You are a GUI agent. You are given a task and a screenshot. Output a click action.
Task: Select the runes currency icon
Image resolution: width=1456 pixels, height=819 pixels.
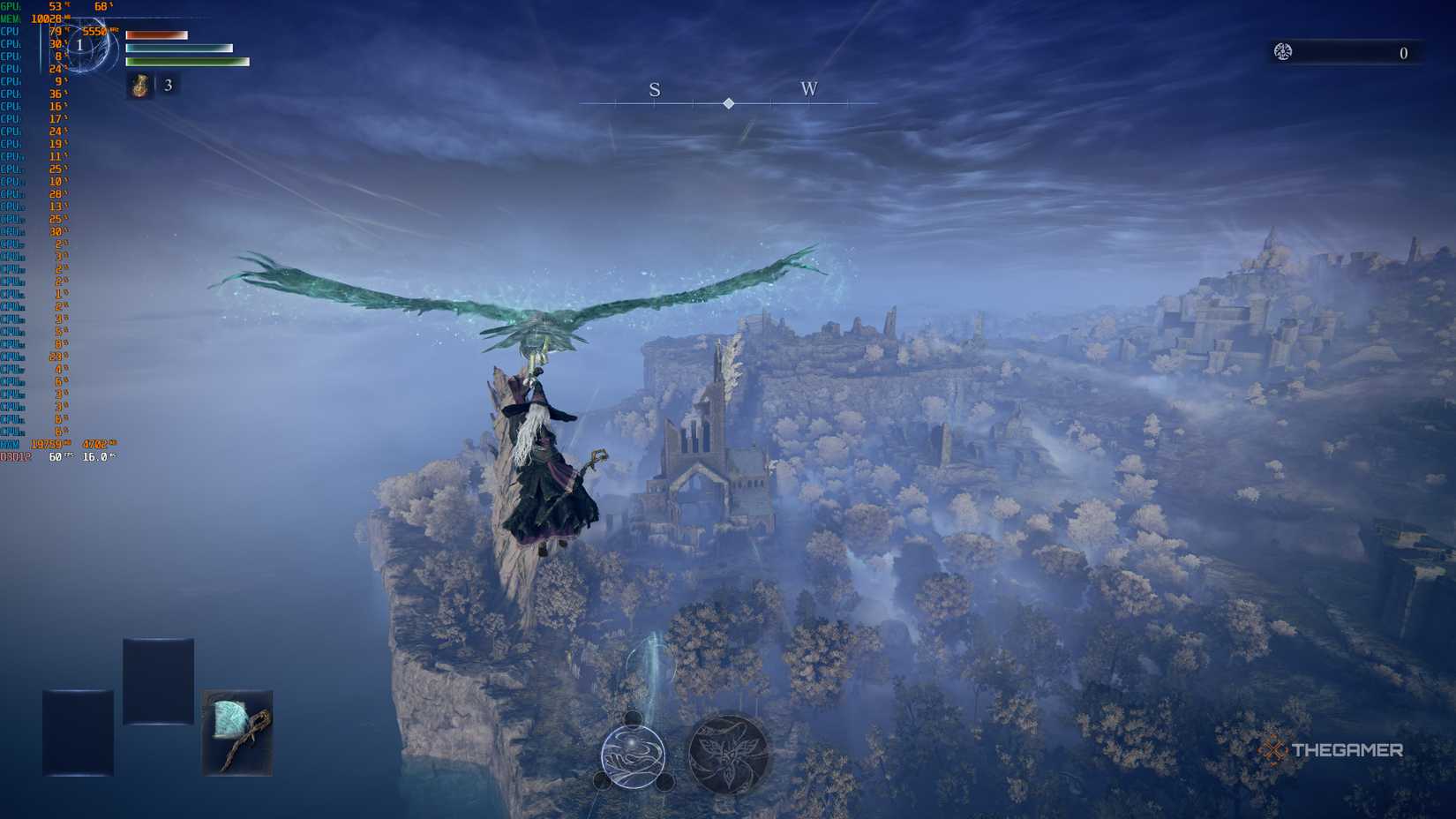click(1283, 52)
